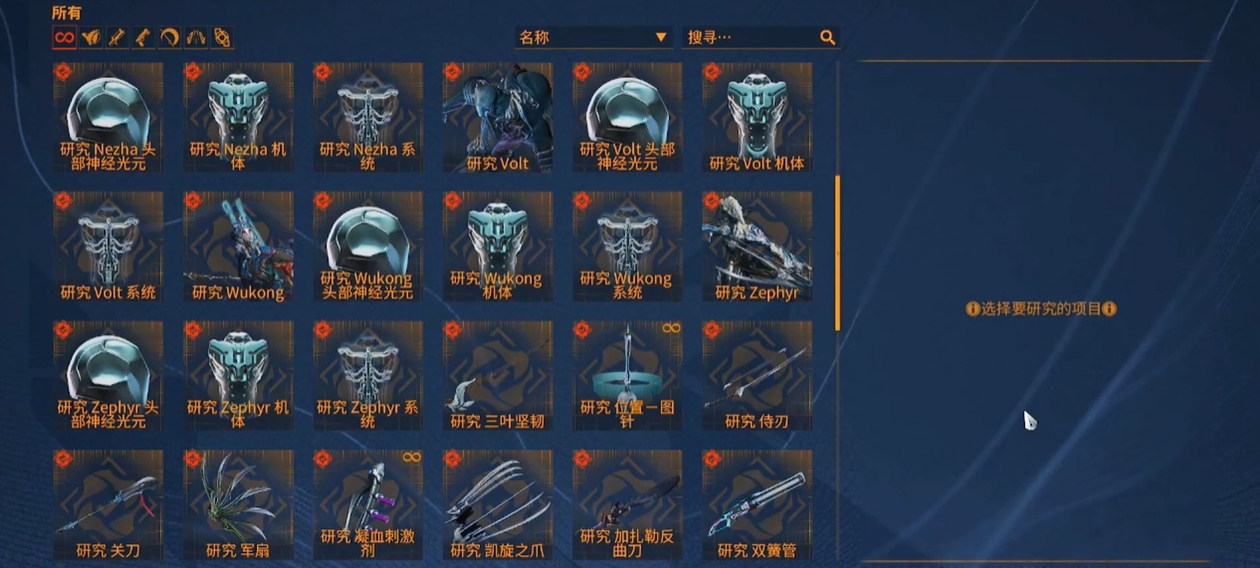Open 研究 Zephyr 机体 research
Image resolution: width=1260 pixels, height=568 pixels.
238,375
